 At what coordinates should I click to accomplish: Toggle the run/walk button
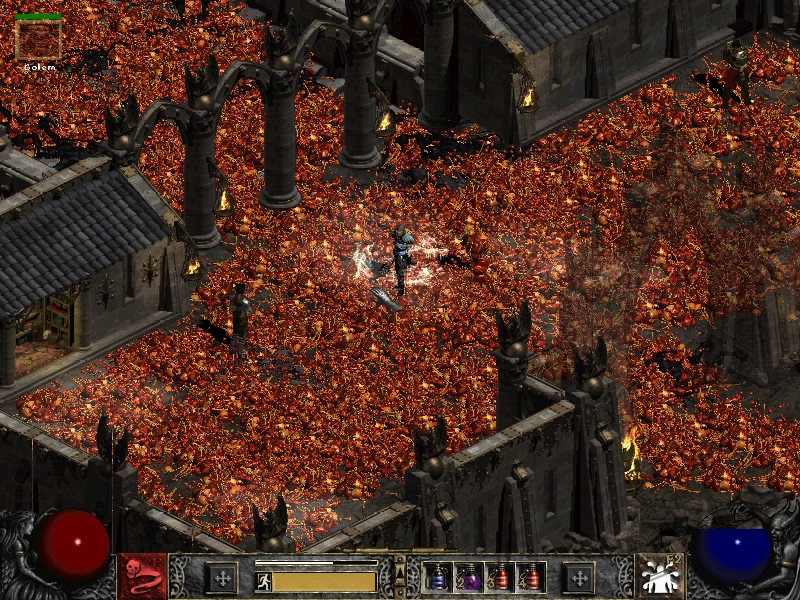pyautogui.click(x=263, y=581)
